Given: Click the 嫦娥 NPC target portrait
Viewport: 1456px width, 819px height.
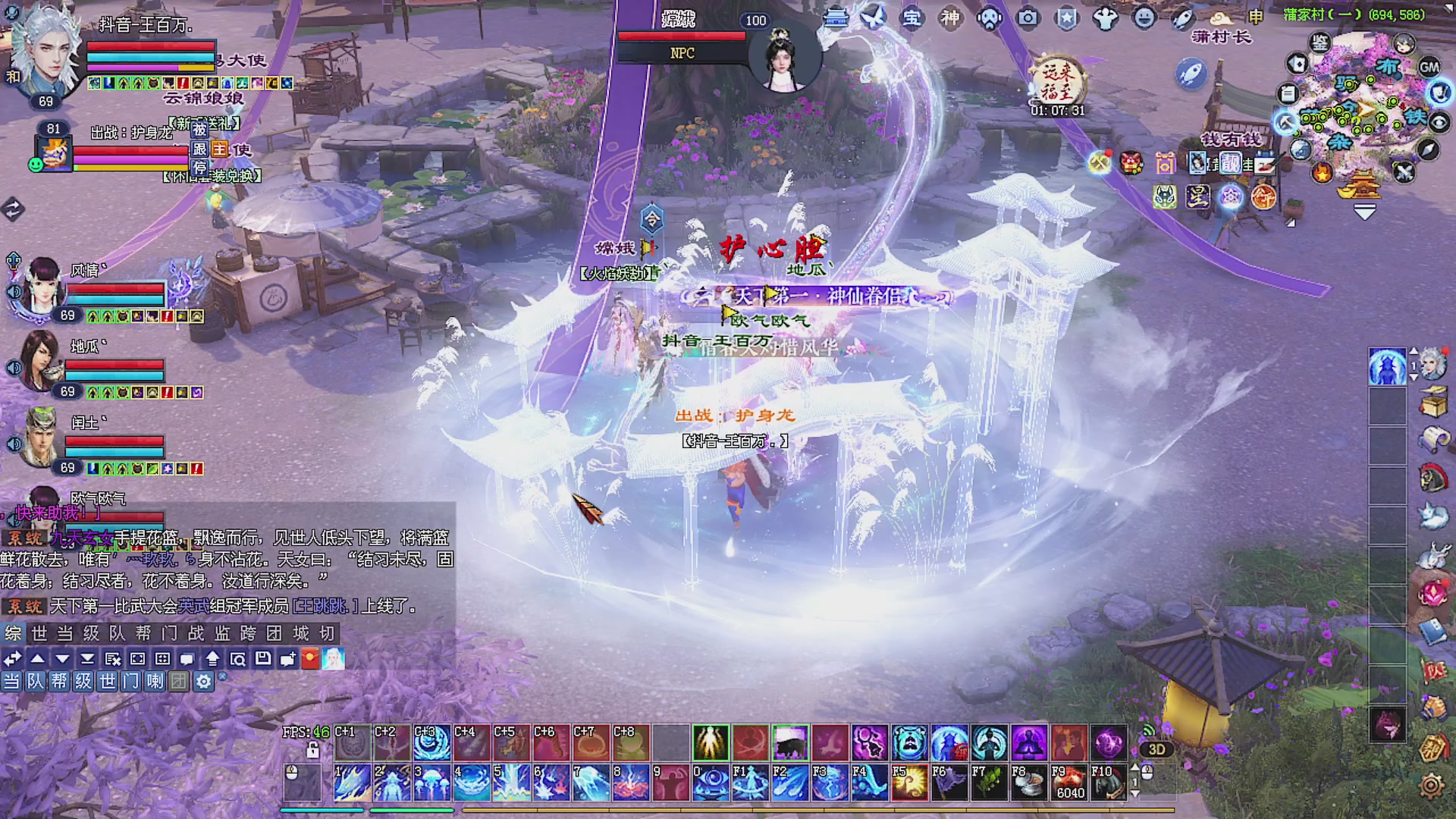Looking at the screenshot, I should 784,57.
